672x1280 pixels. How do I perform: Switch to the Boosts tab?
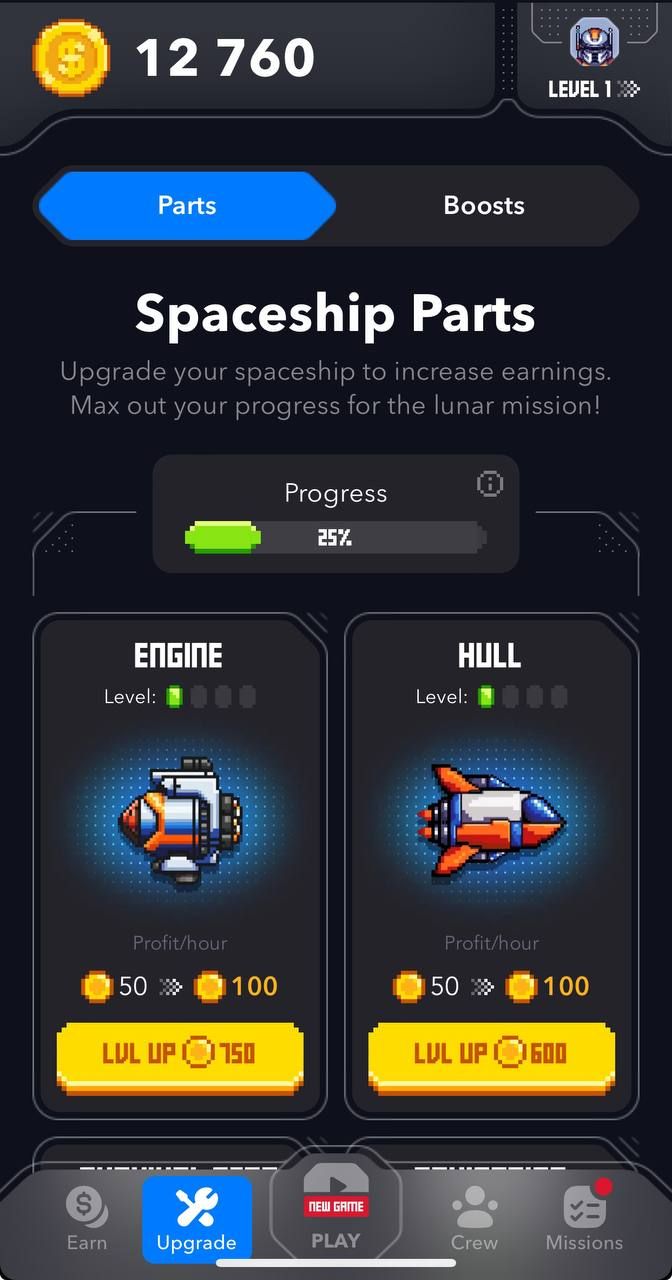pos(484,206)
